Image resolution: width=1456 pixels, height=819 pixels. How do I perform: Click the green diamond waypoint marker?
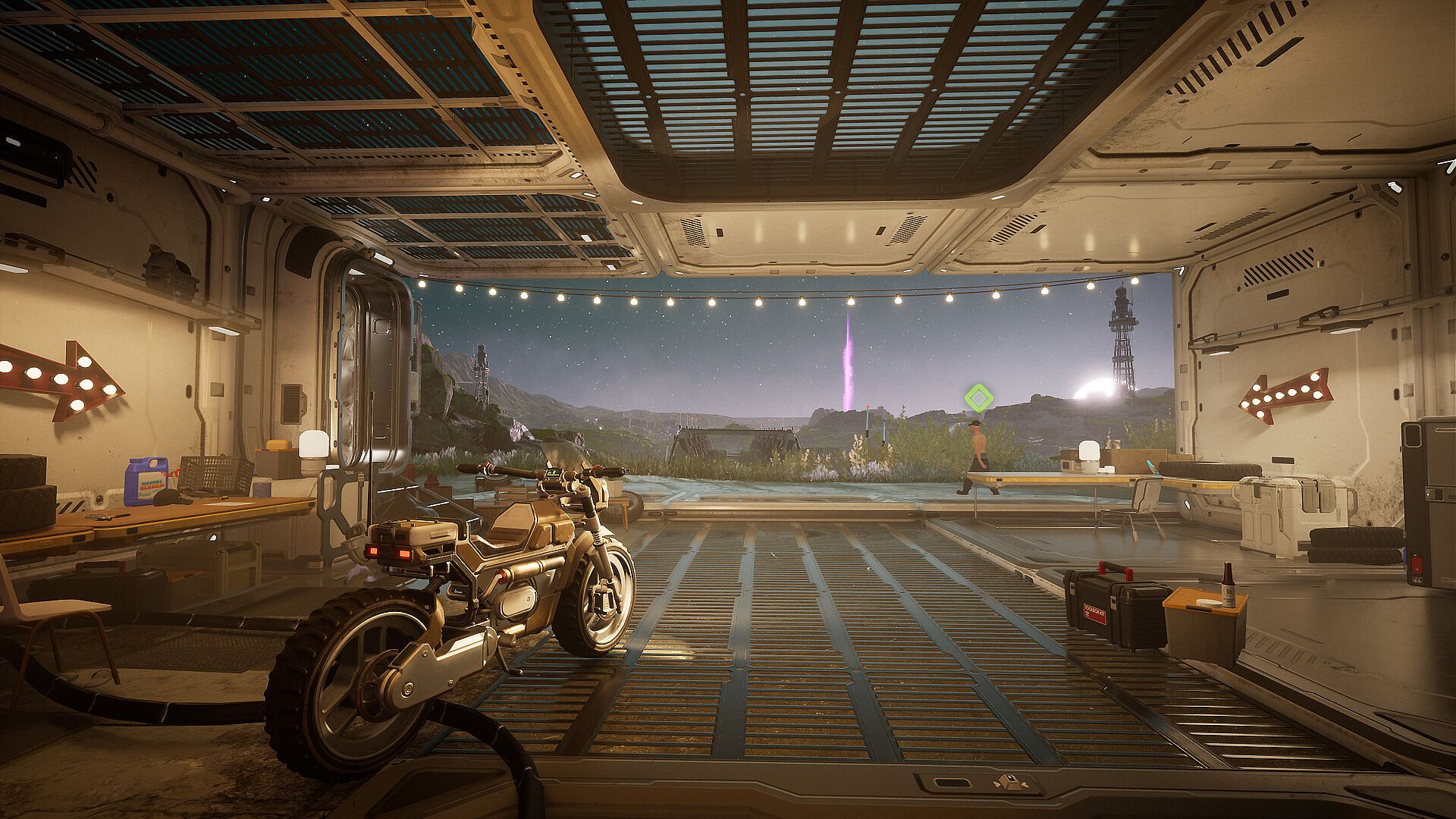978,397
